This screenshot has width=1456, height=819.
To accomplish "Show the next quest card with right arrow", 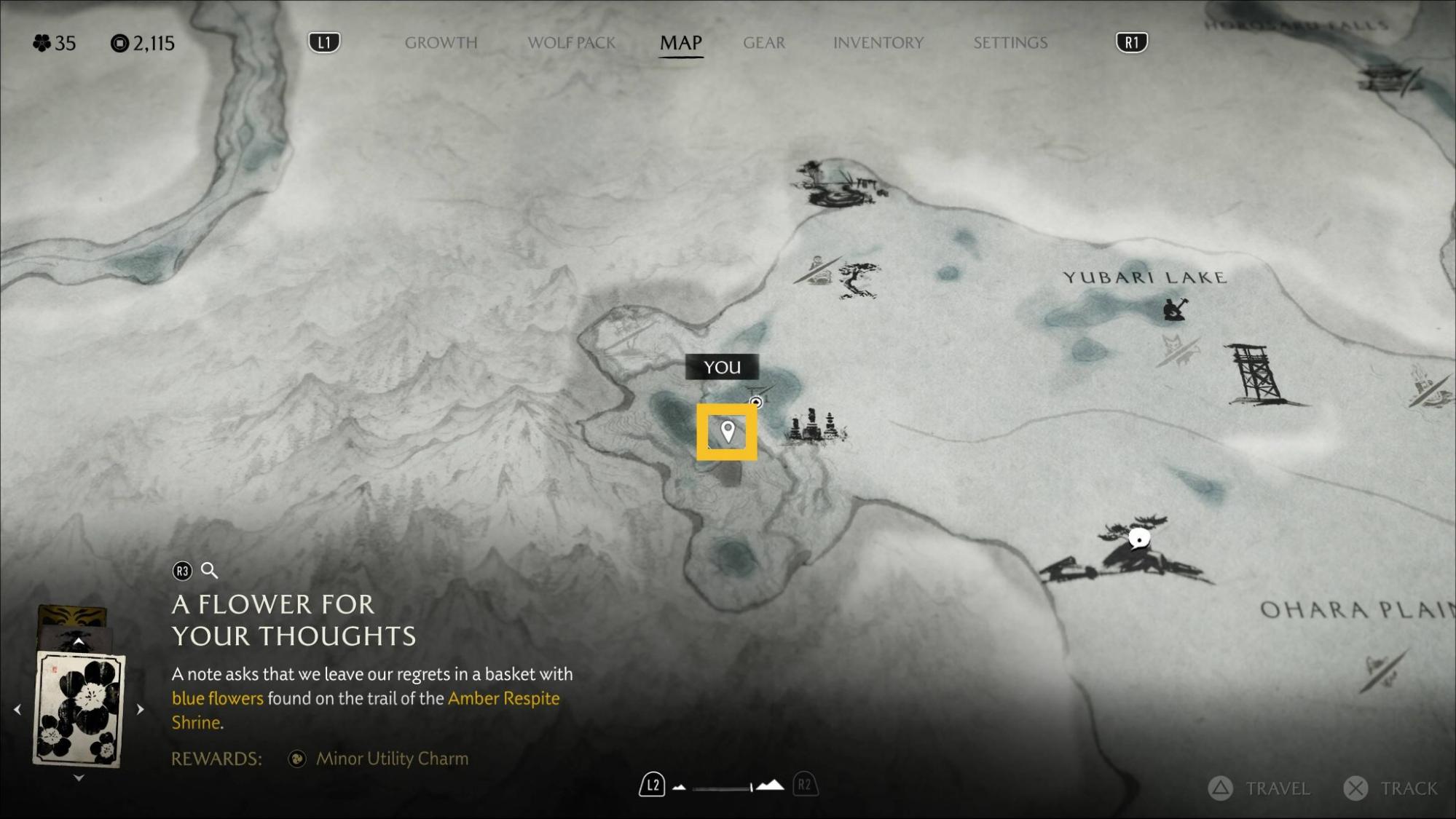I will tap(141, 709).
